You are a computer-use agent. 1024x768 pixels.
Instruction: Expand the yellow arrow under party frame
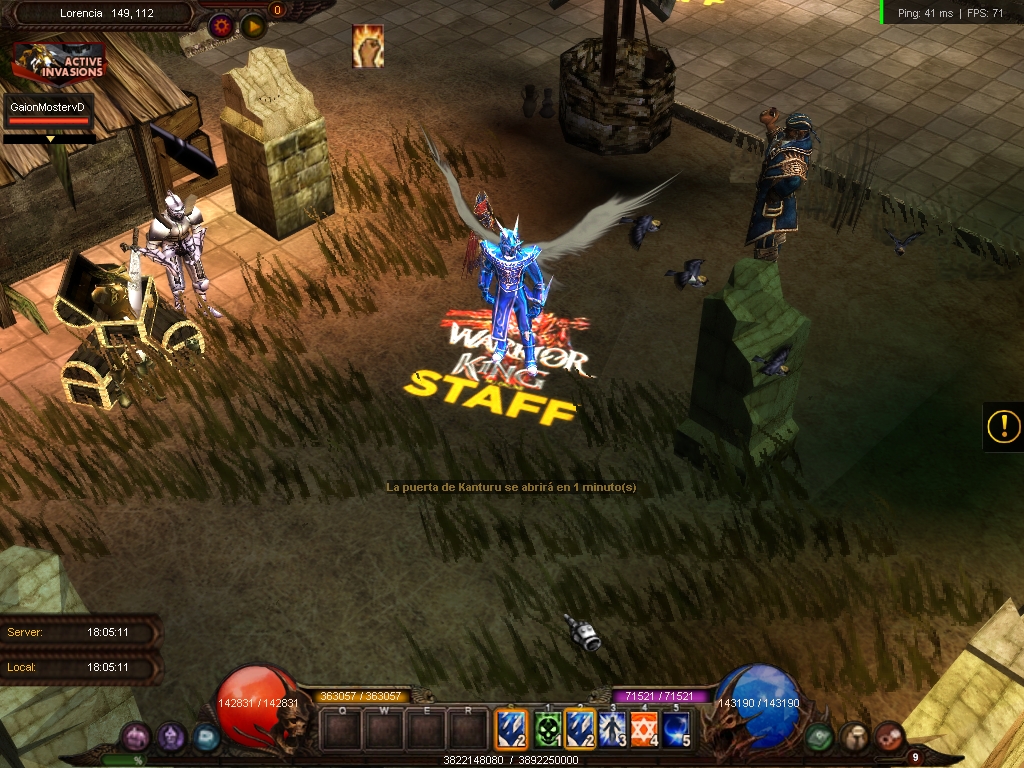click(50, 139)
